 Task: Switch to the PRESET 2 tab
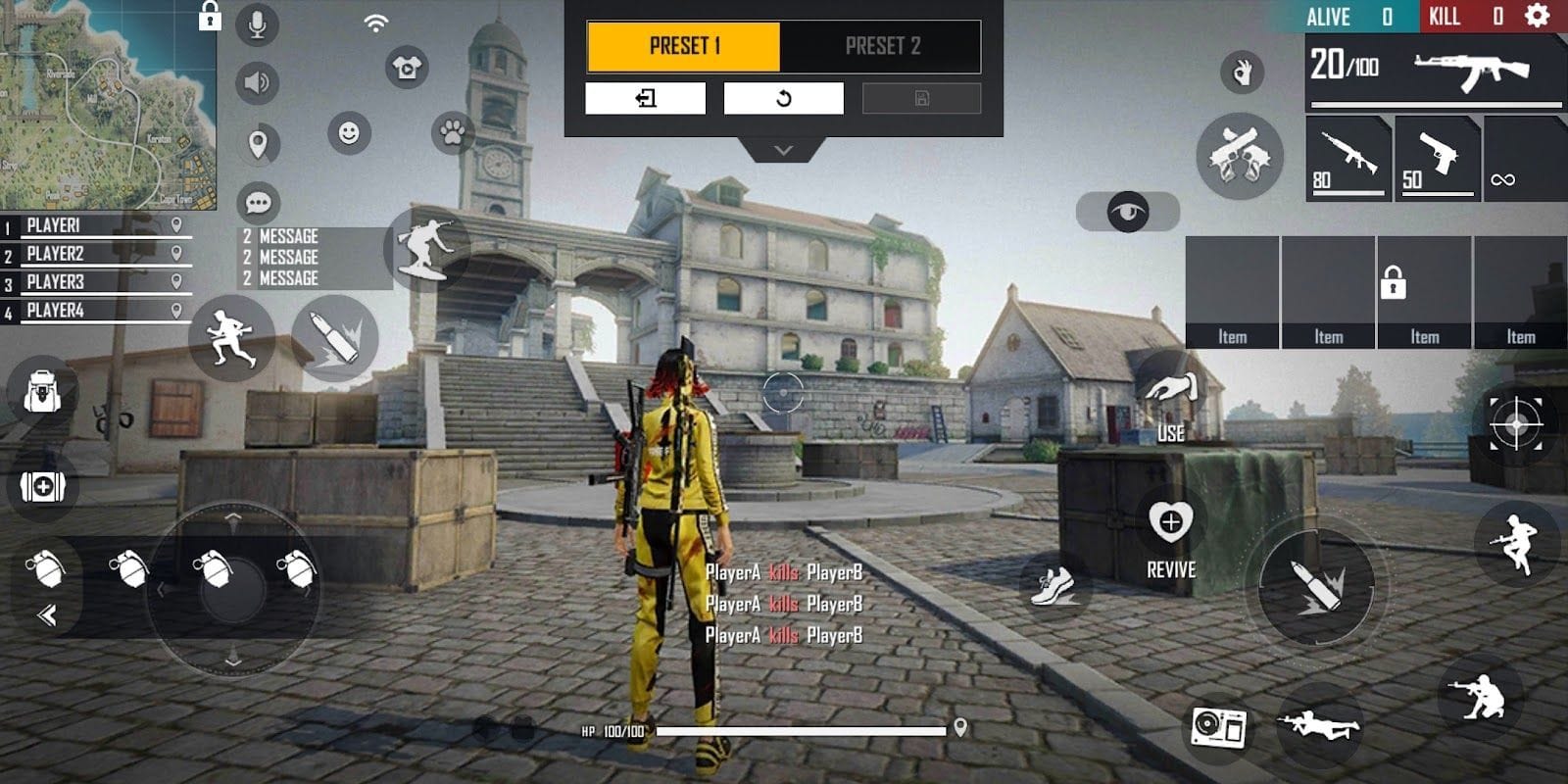pyautogui.click(x=880, y=45)
